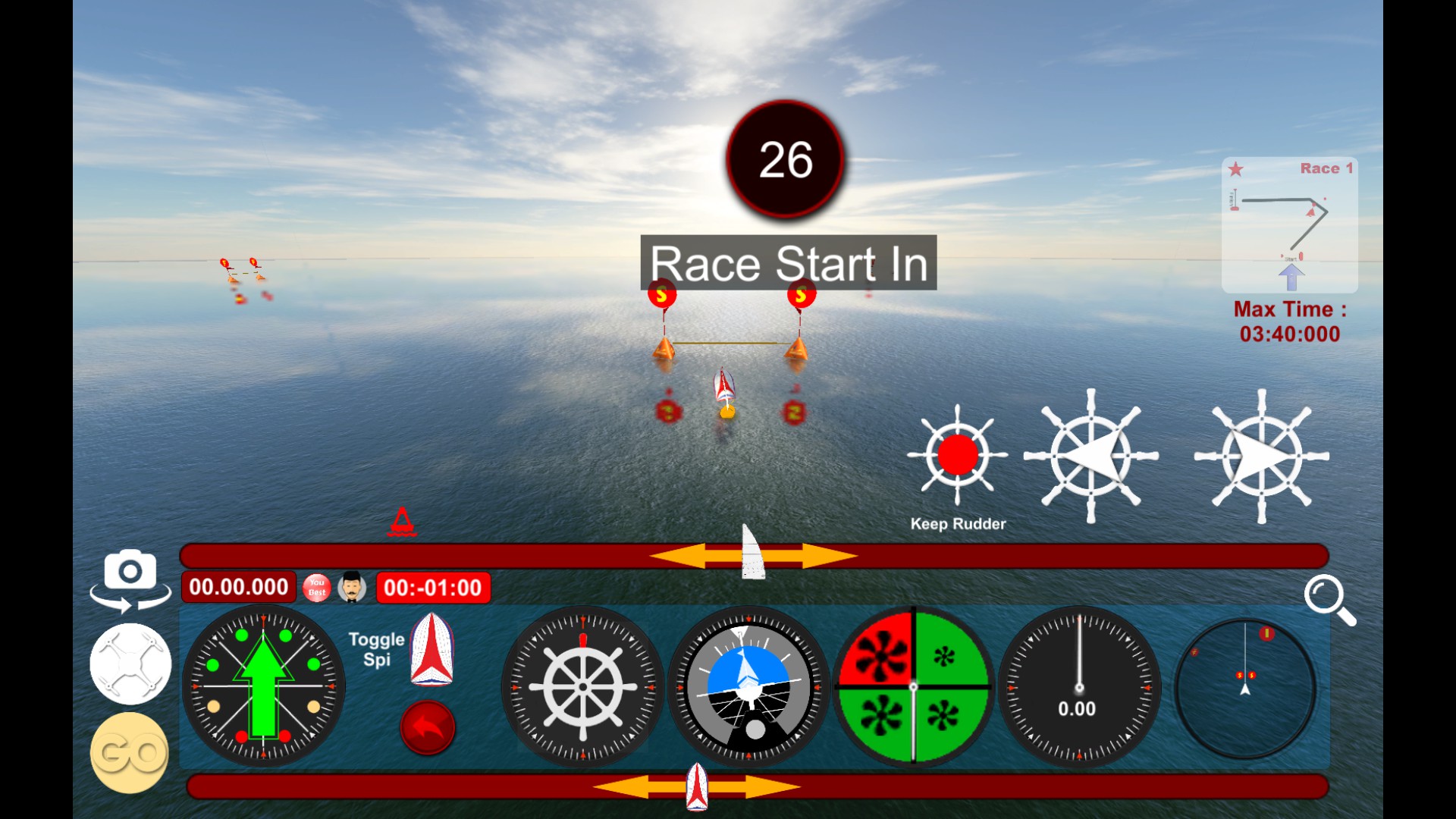Click the 00:-01:00 countdown timer field
The image size is (1456, 819).
coord(434,585)
